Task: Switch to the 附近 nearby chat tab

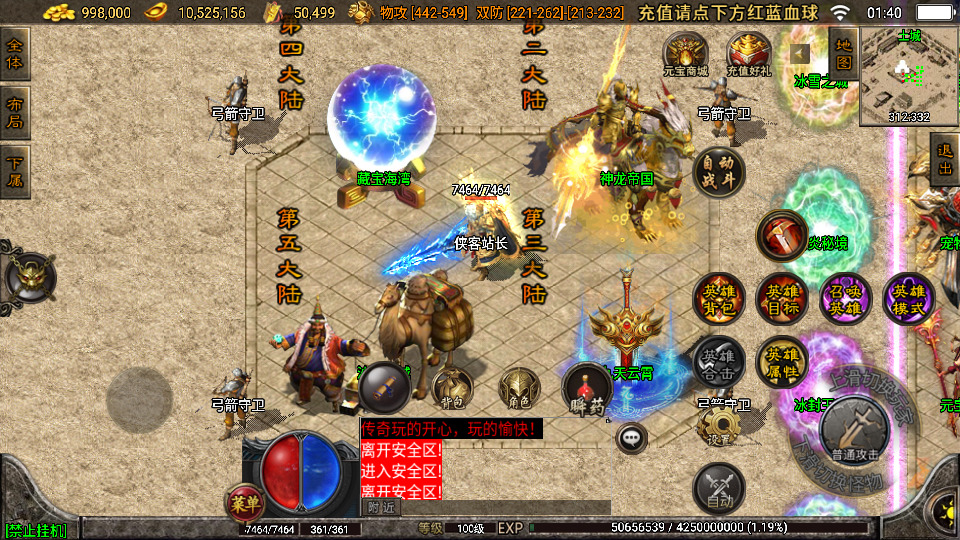Action: pyautogui.click(x=381, y=507)
